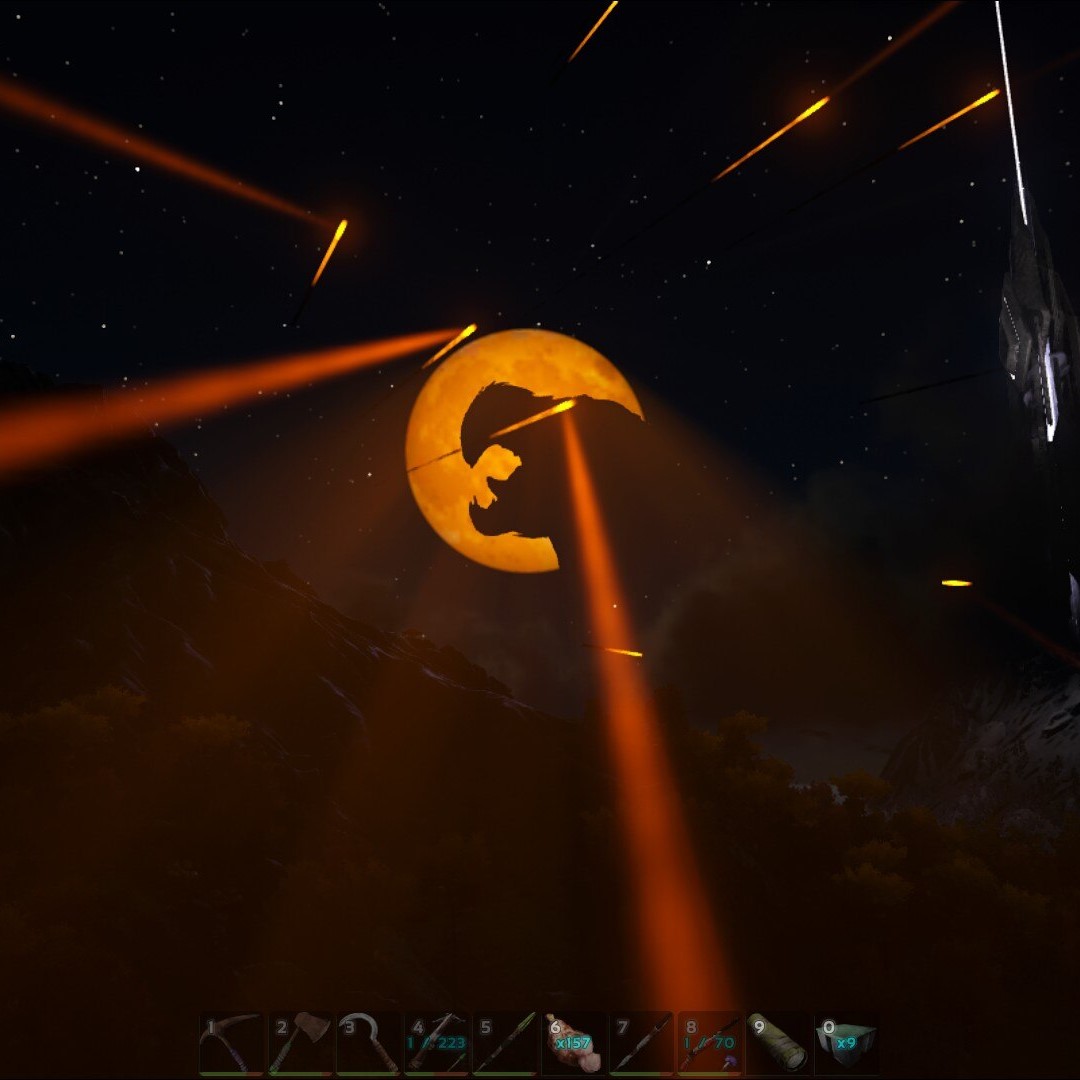Equip the pike in hotbar slot 7
The height and width of the screenshot is (1080, 1080).
(x=642, y=1042)
